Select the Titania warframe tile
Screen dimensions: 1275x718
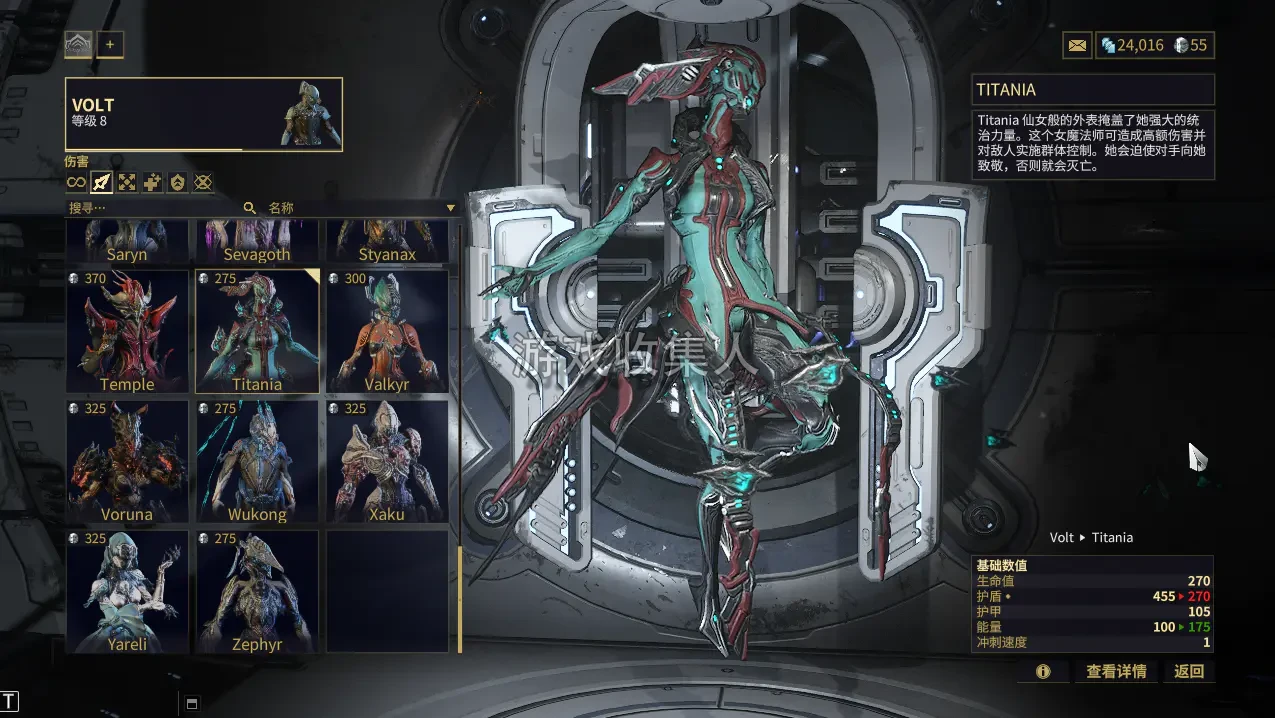tap(257, 331)
